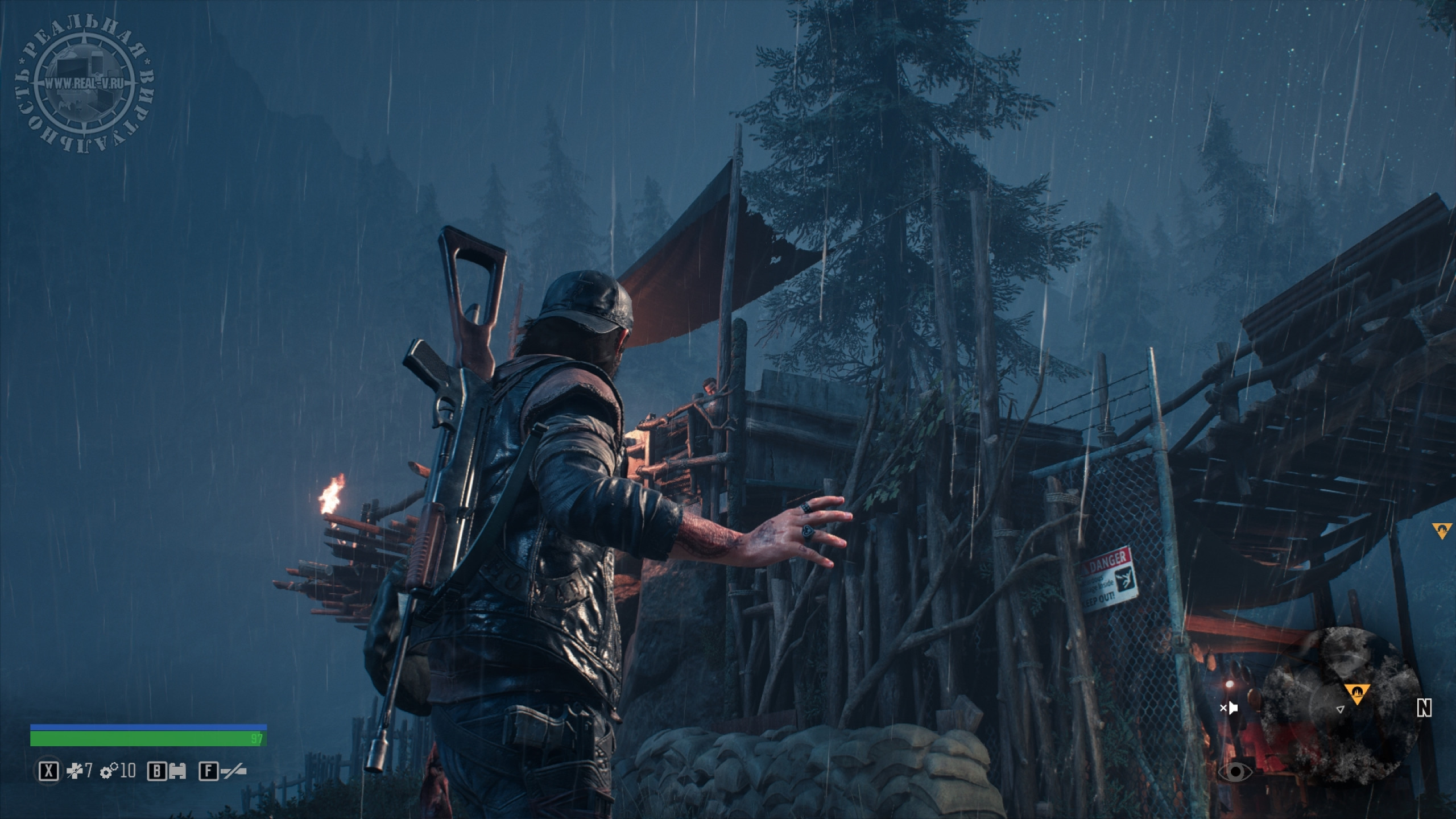Select the binoculars icon
1456x819 pixels.
click(x=176, y=772)
